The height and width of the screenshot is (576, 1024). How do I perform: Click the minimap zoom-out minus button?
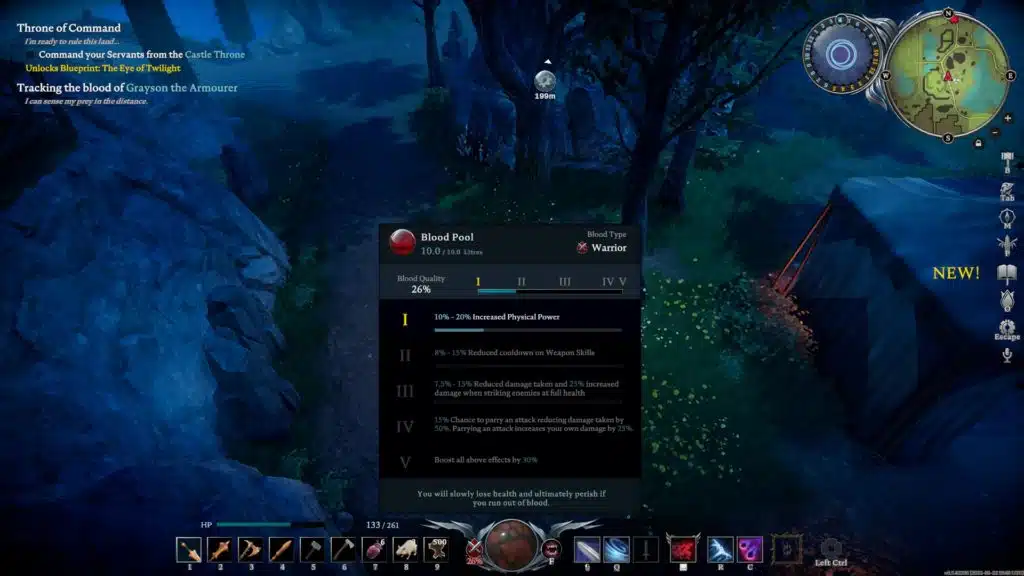point(993,132)
